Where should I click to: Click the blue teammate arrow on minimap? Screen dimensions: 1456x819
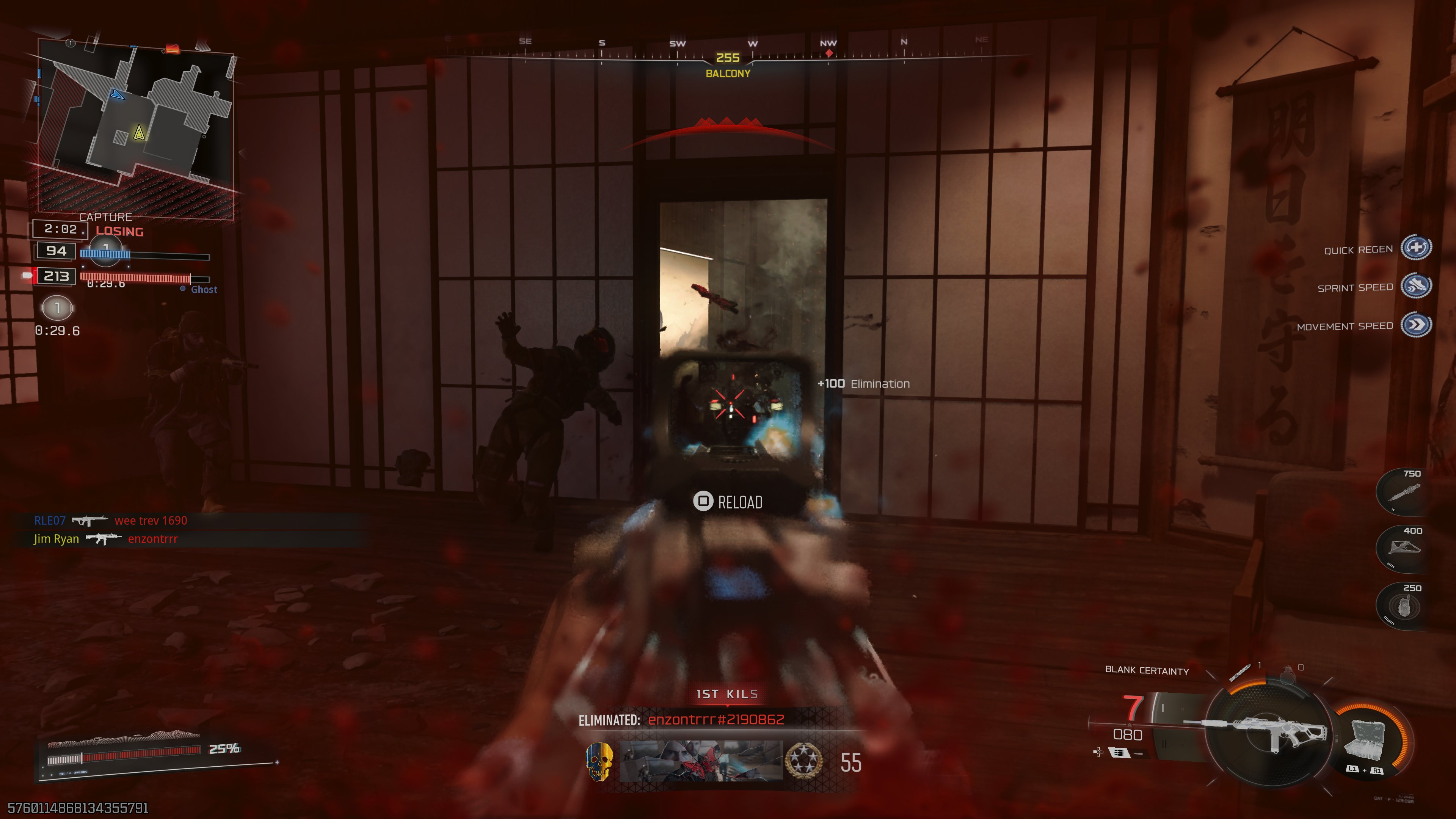(x=117, y=95)
